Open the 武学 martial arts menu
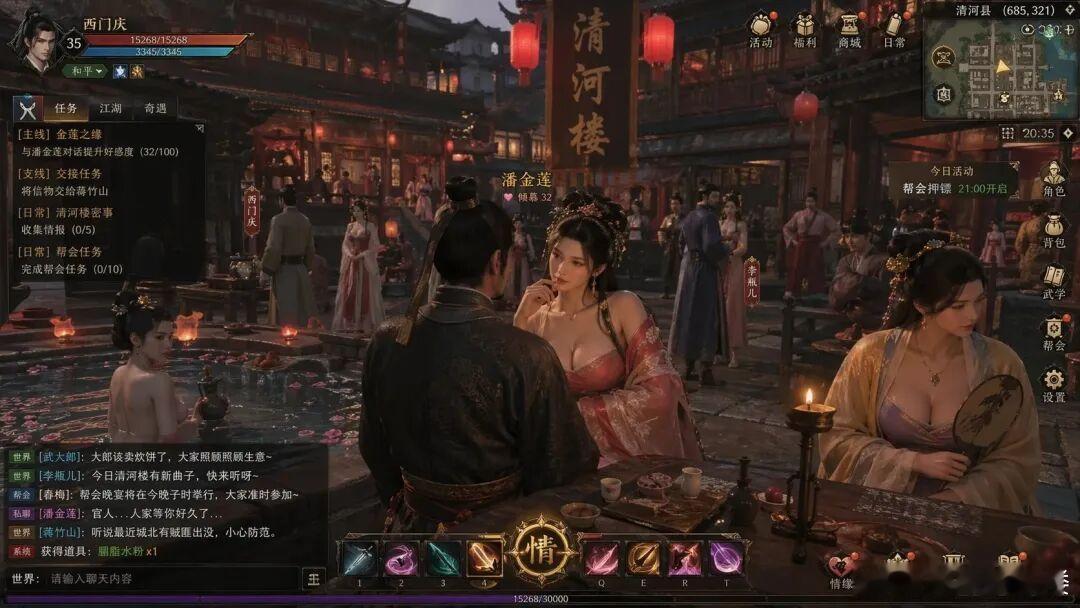The image size is (1080, 608). coord(1053,281)
